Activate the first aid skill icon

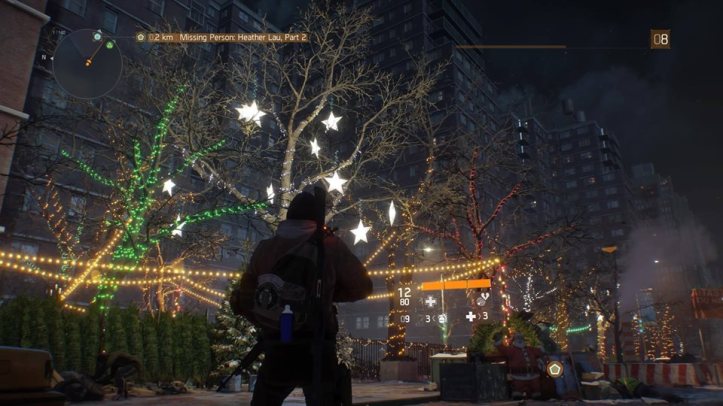click(x=431, y=300)
